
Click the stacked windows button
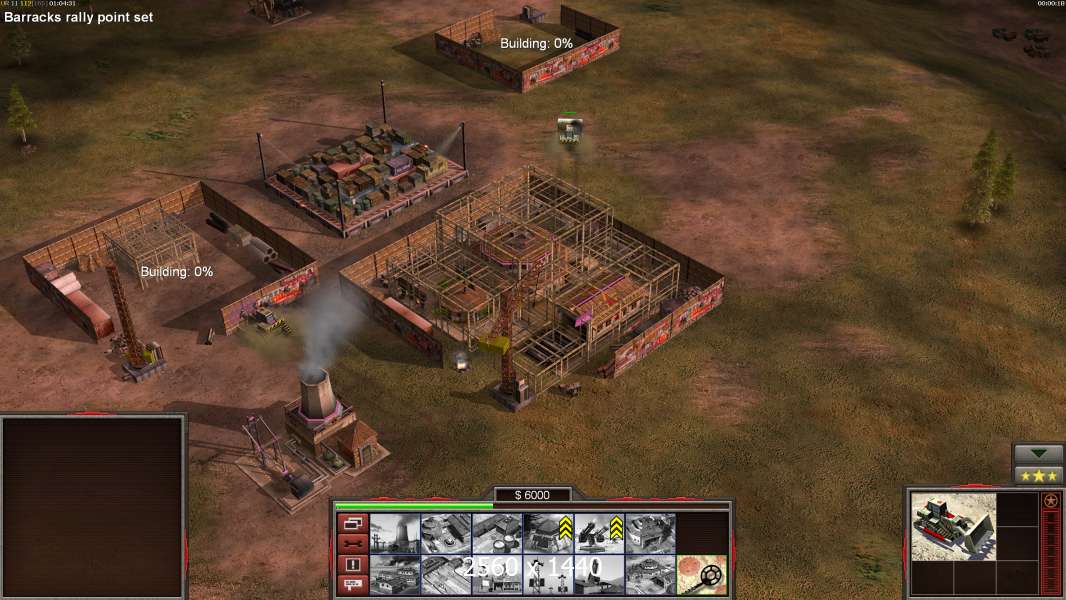click(x=351, y=523)
